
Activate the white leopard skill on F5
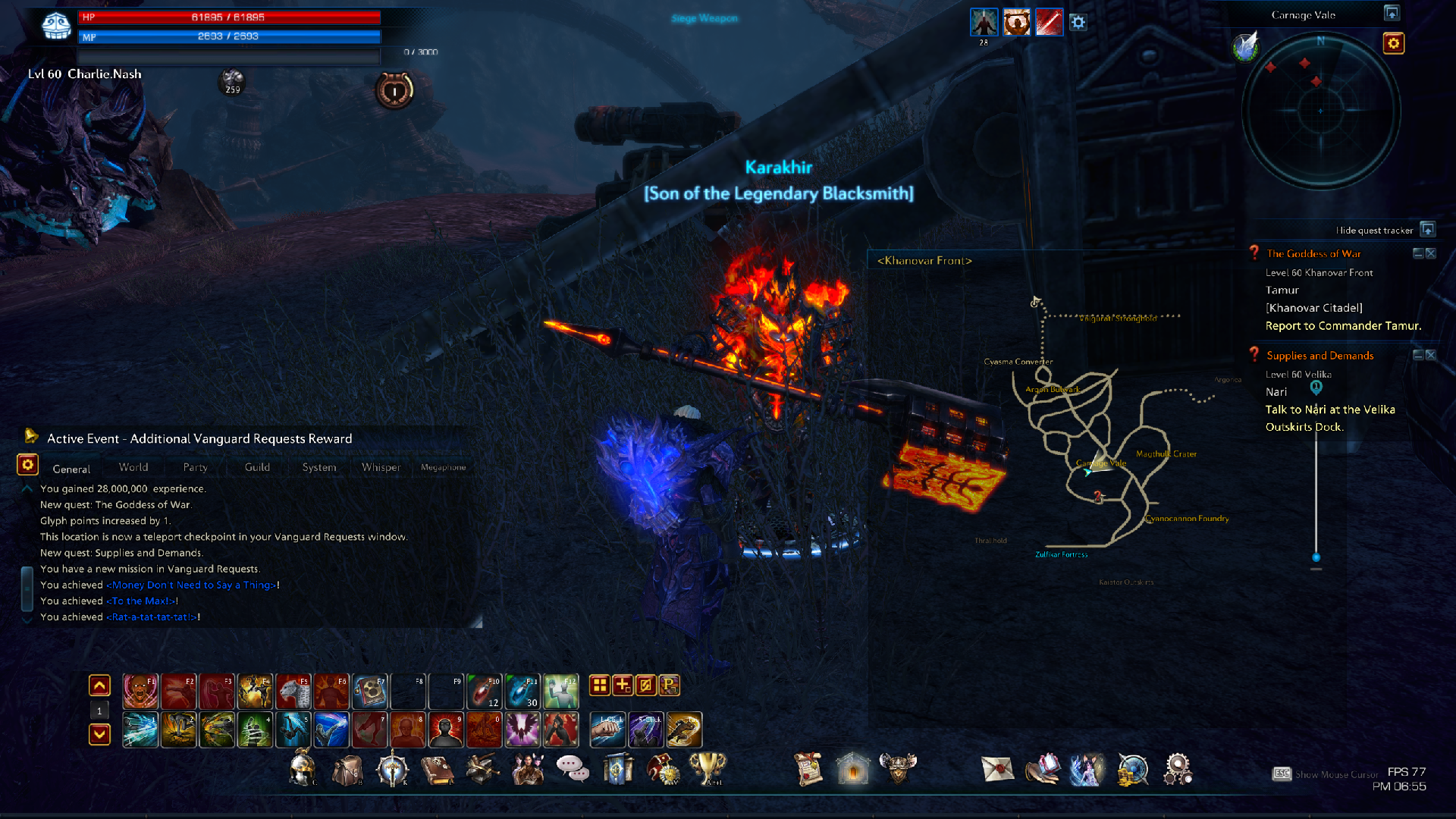[293, 691]
